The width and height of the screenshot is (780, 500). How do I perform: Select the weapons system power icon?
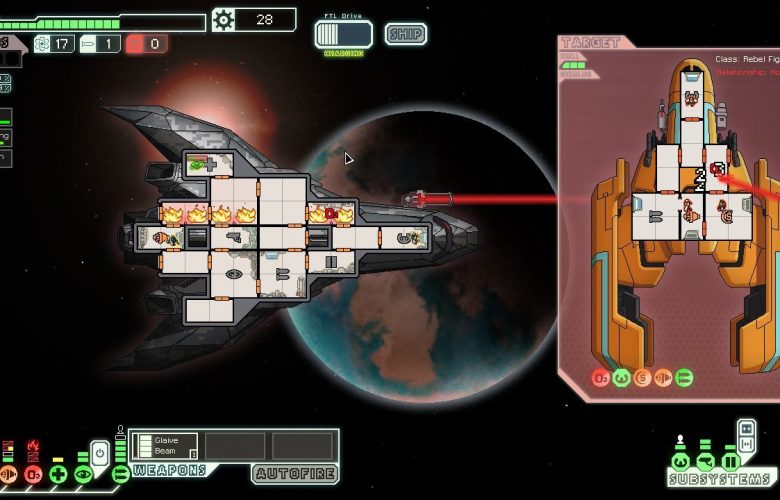(120, 474)
